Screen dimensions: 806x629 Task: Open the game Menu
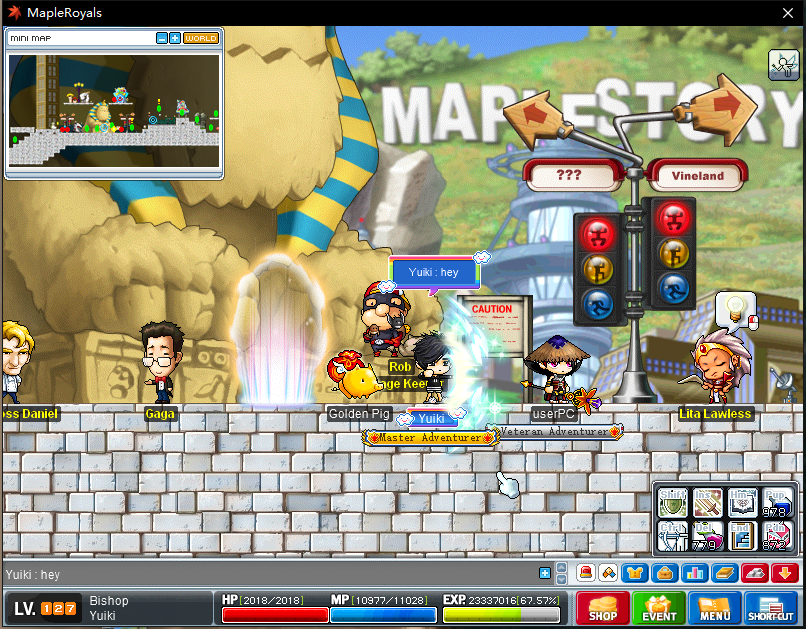point(714,609)
